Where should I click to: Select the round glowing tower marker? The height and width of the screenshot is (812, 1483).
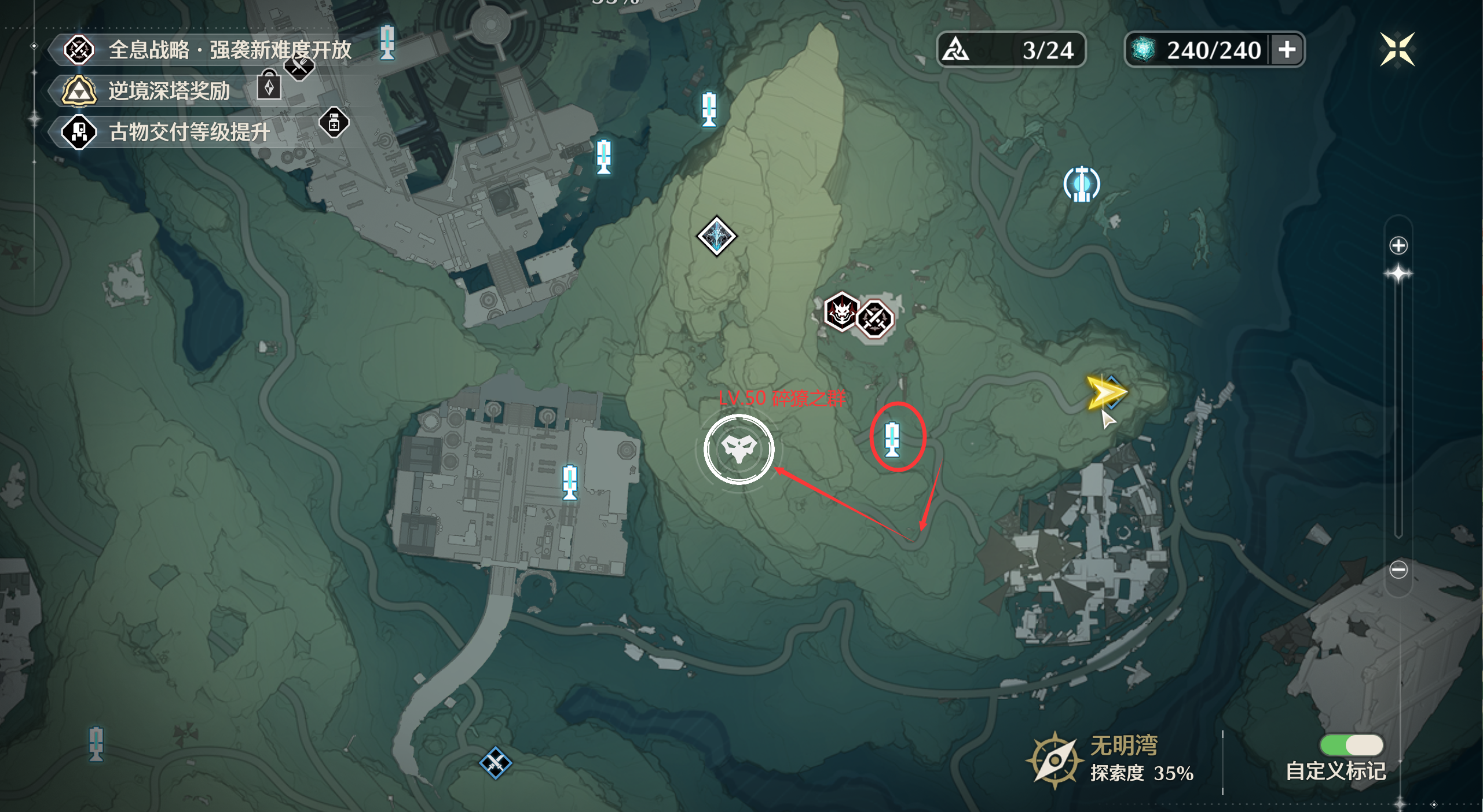click(1081, 184)
